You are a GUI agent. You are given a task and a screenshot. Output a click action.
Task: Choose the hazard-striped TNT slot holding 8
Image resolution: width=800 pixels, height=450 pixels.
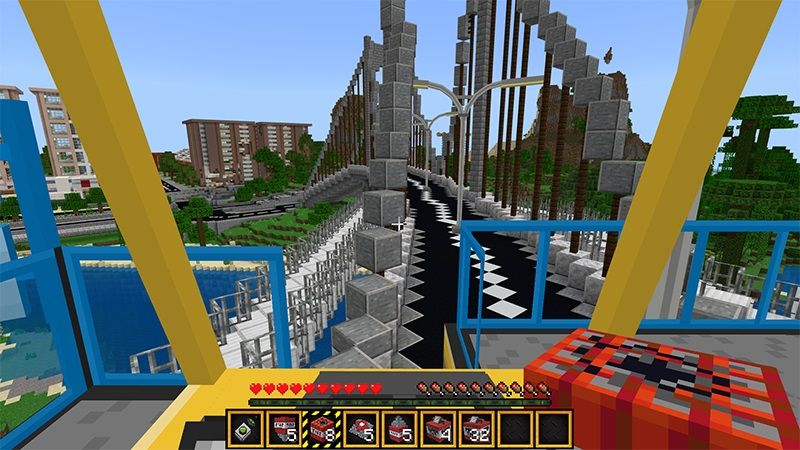pyautogui.click(x=322, y=428)
